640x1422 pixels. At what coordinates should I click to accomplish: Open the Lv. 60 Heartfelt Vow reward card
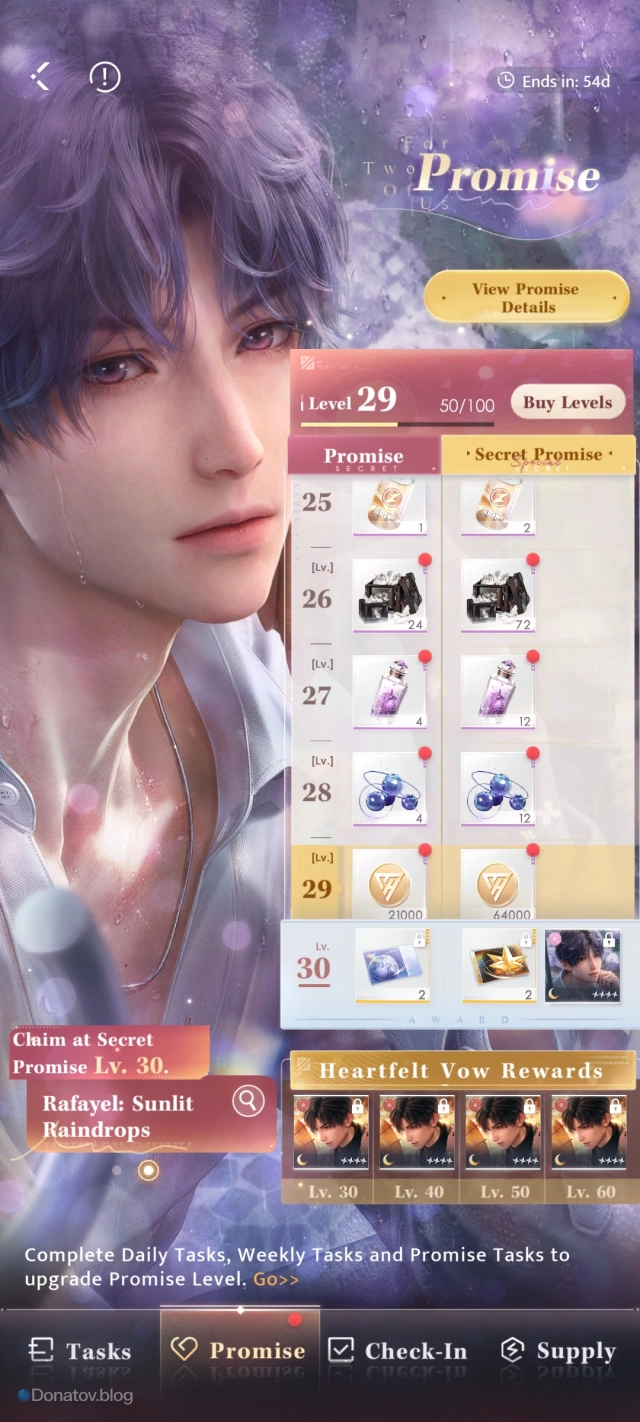click(588, 1135)
